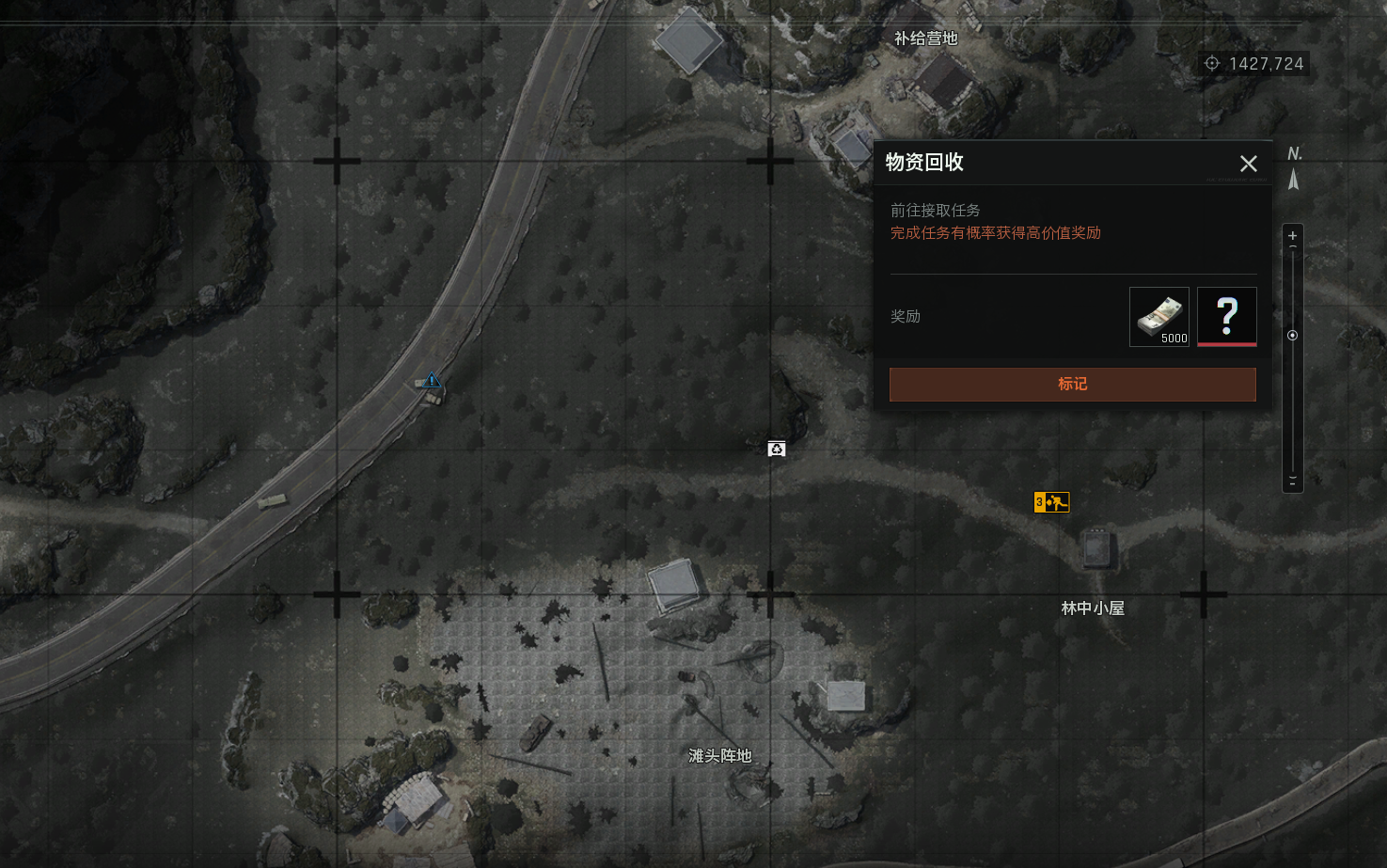Screen dimensions: 1387x868
Task: Close the 物资回收 popup panel
Action: (x=1248, y=164)
